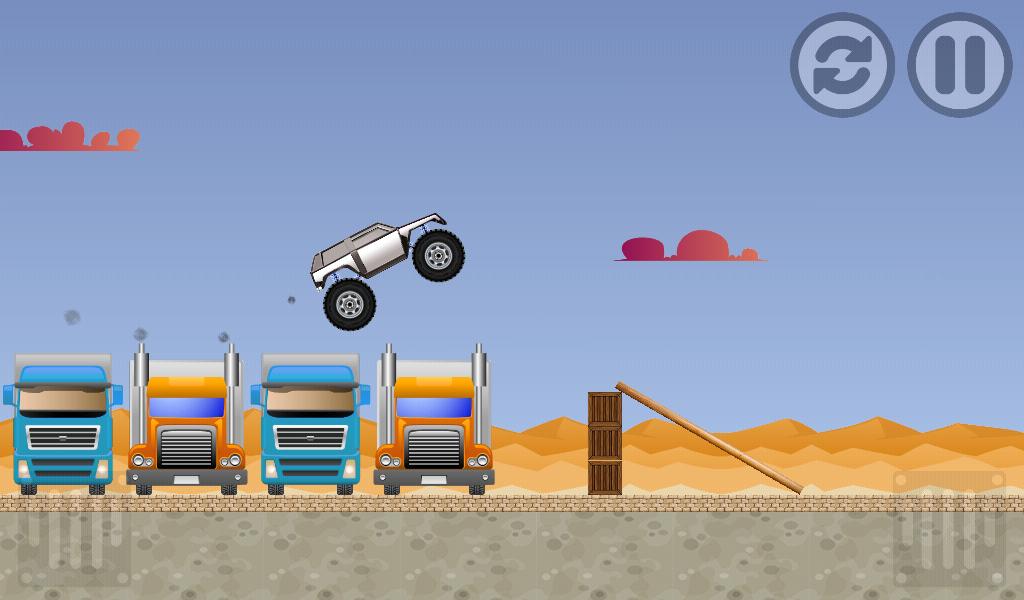Pause the game
The height and width of the screenshot is (600, 1024).
tap(960, 65)
